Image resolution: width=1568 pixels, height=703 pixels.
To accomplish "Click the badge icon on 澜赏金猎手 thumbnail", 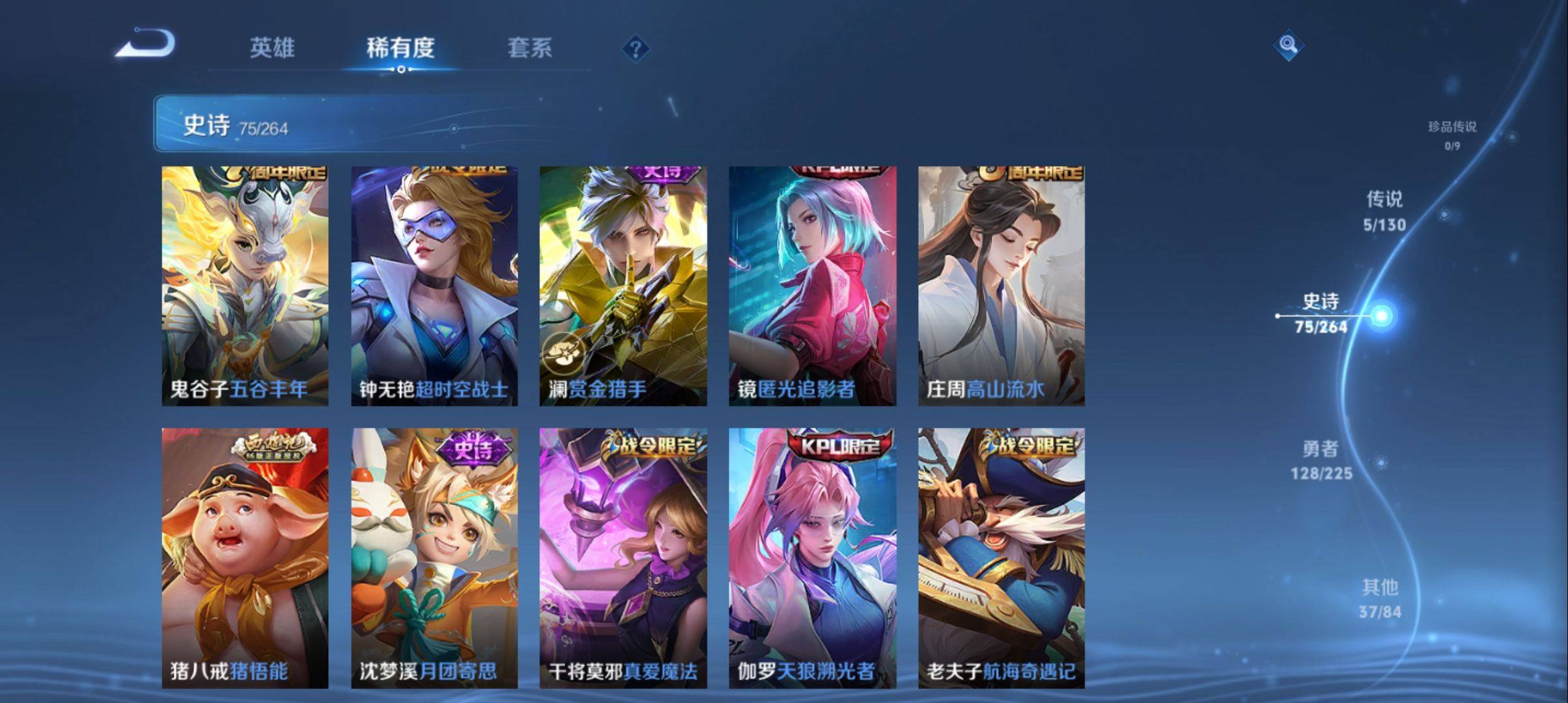I will coord(564,351).
